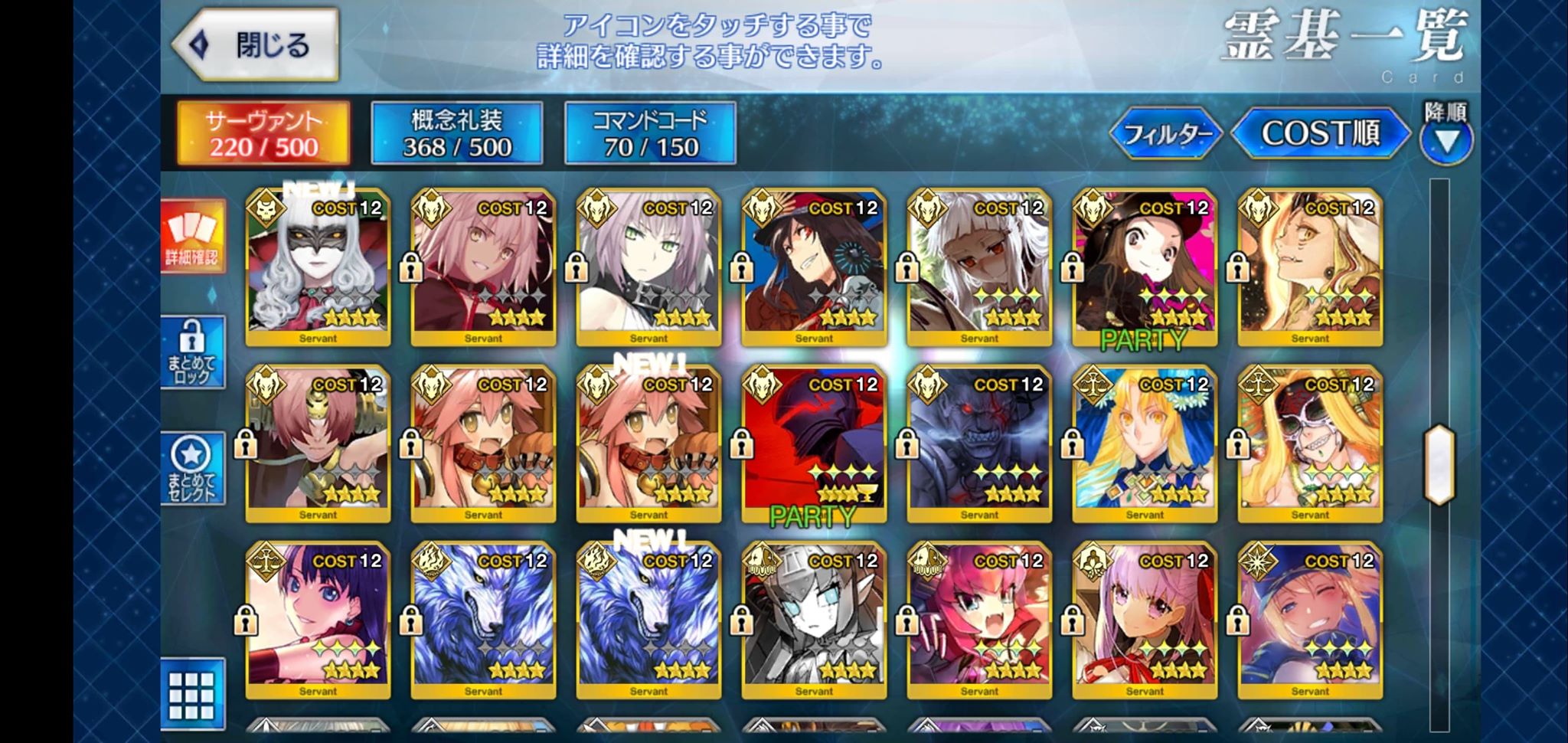
Task: Select the grayscale armored girl servant card
Action: [x=814, y=620]
